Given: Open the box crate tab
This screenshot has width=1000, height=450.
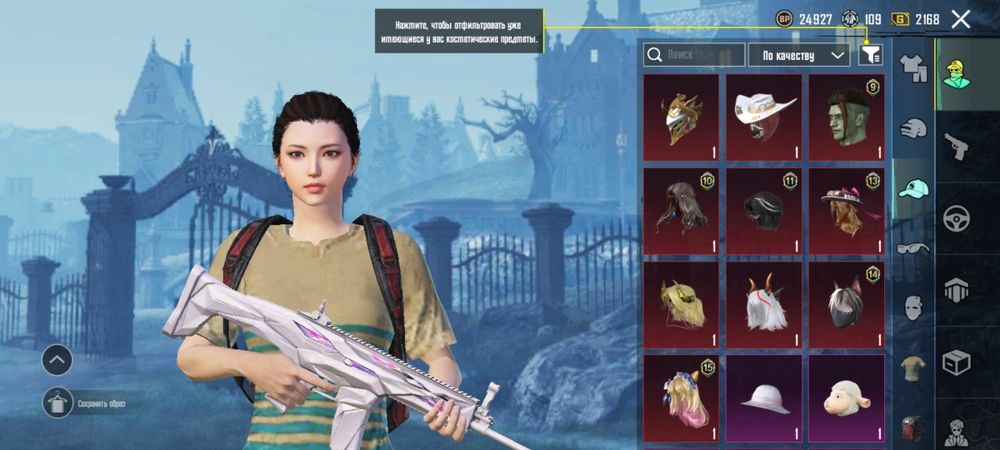Looking at the screenshot, I should click(x=957, y=362).
